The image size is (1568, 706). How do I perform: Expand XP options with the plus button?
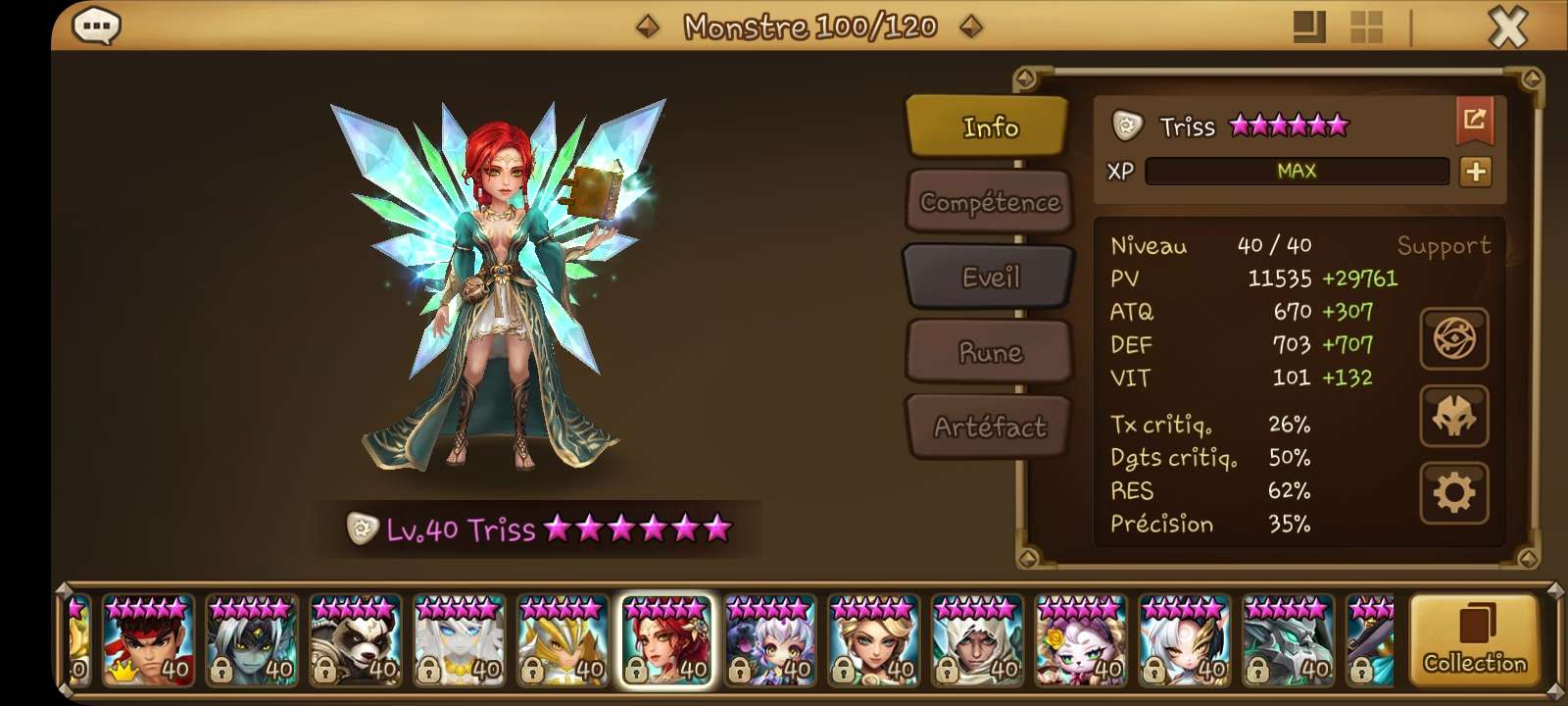pyautogui.click(x=1476, y=172)
